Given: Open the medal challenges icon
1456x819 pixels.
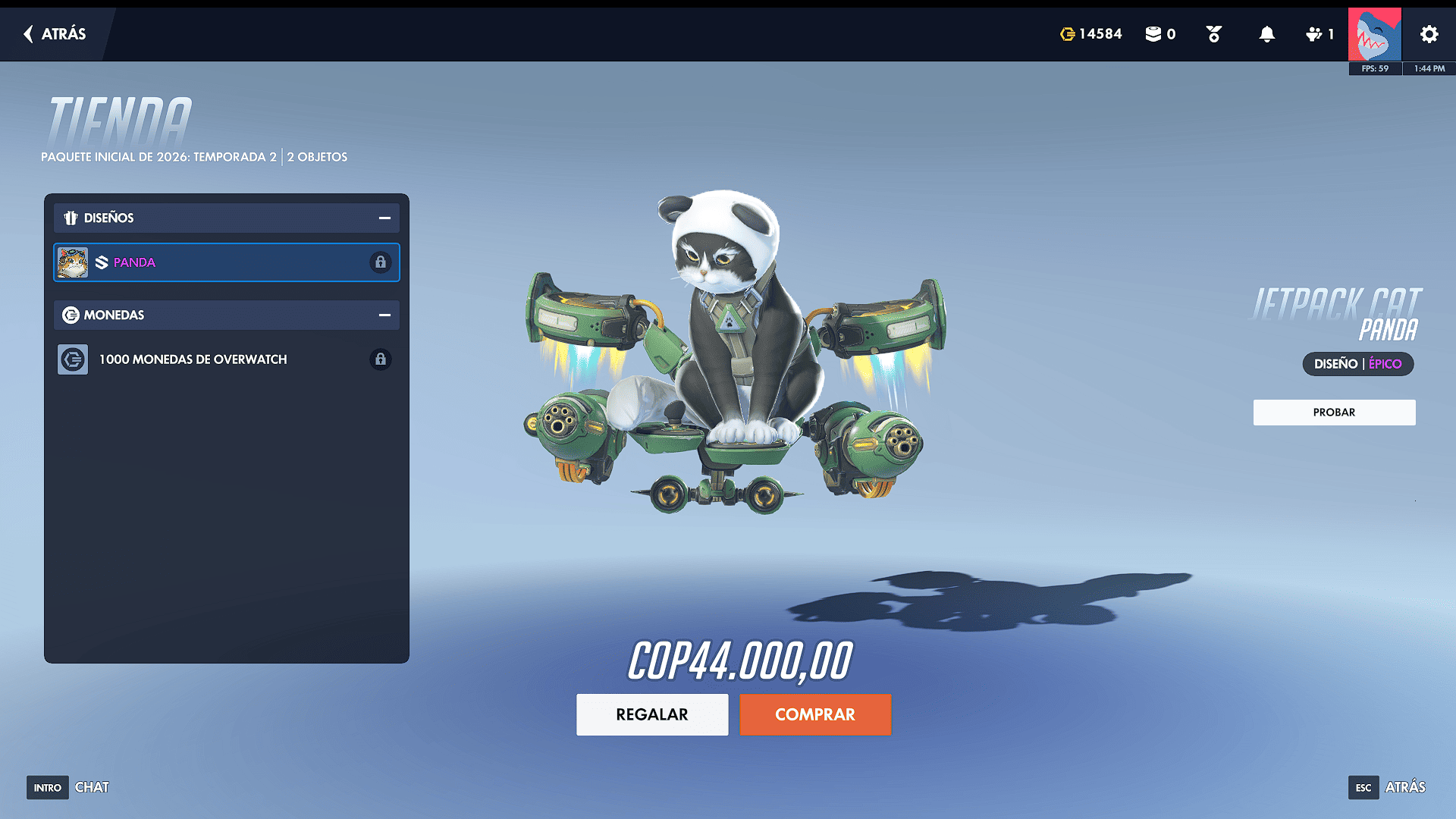Looking at the screenshot, I should pos(1213,34).
